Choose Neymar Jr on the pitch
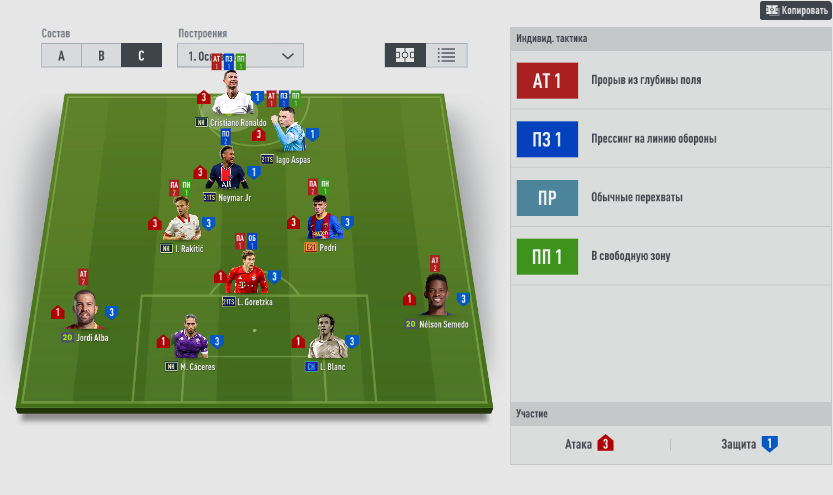 pos(229,172)
